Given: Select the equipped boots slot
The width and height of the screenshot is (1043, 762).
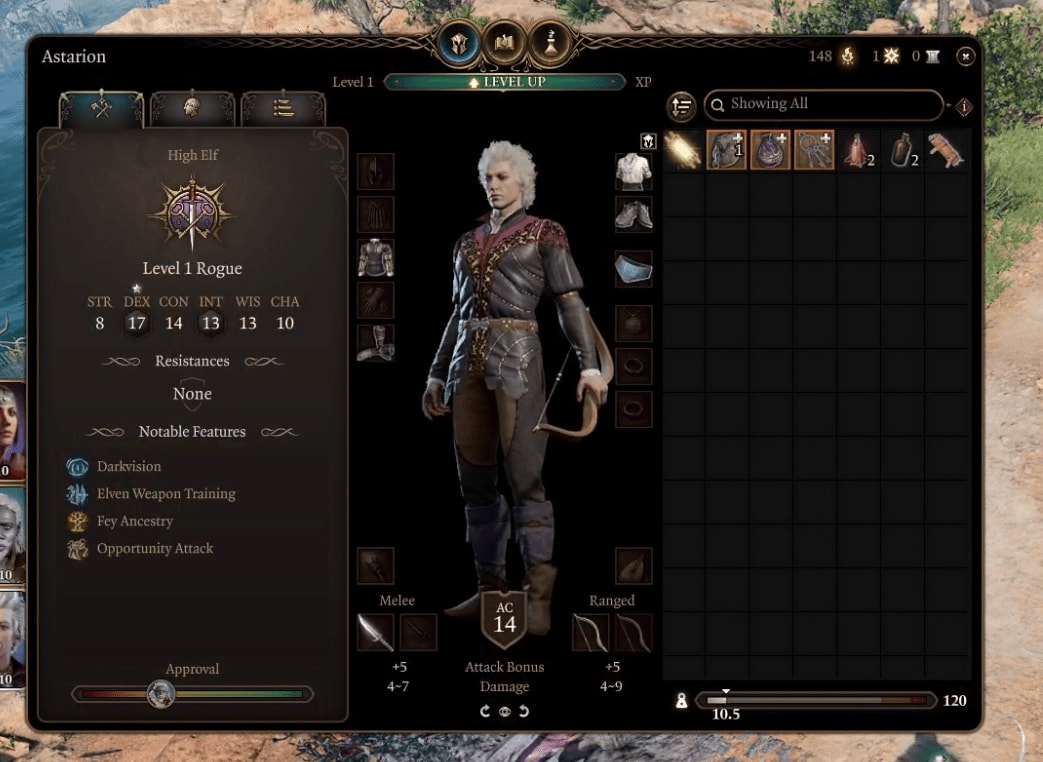Looking at the screenshot, I should (x=375, y=343).
